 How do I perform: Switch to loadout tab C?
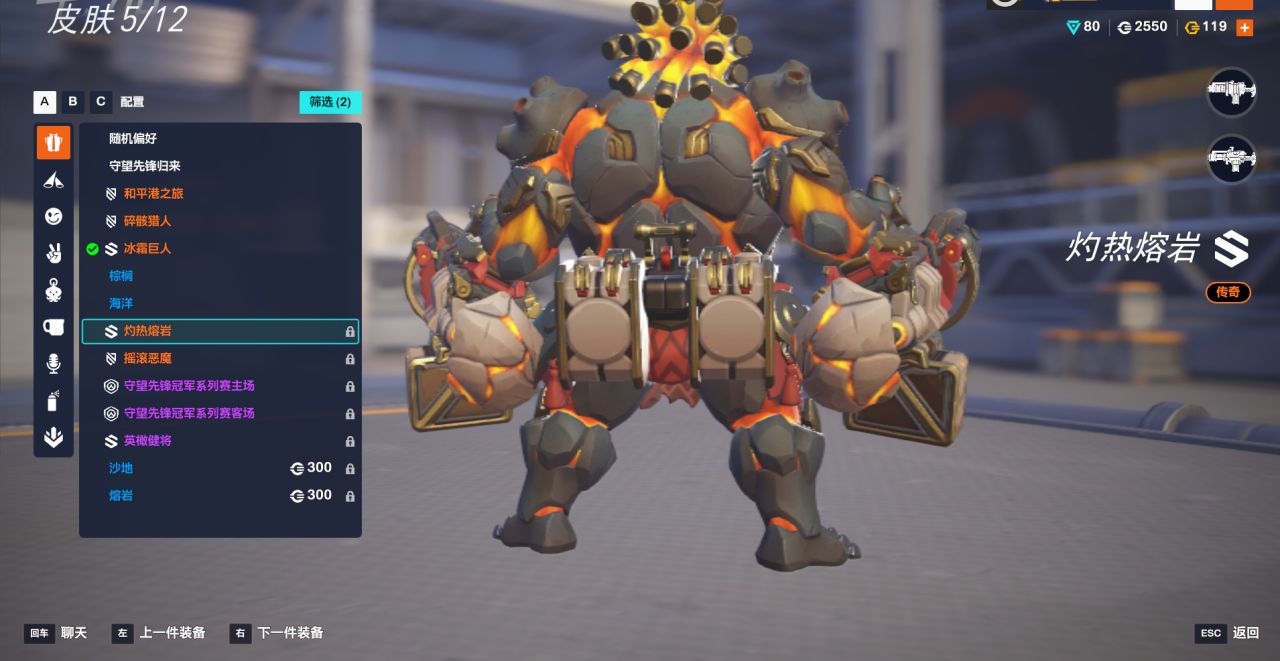coord(100,102)
